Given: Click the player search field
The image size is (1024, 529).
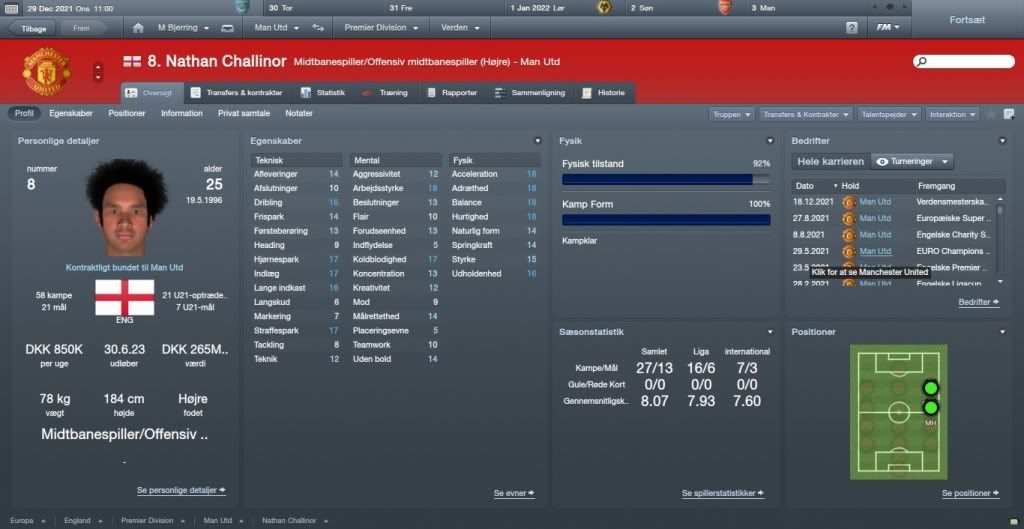Looking at the screenshot, I should (x=964, y=62).
